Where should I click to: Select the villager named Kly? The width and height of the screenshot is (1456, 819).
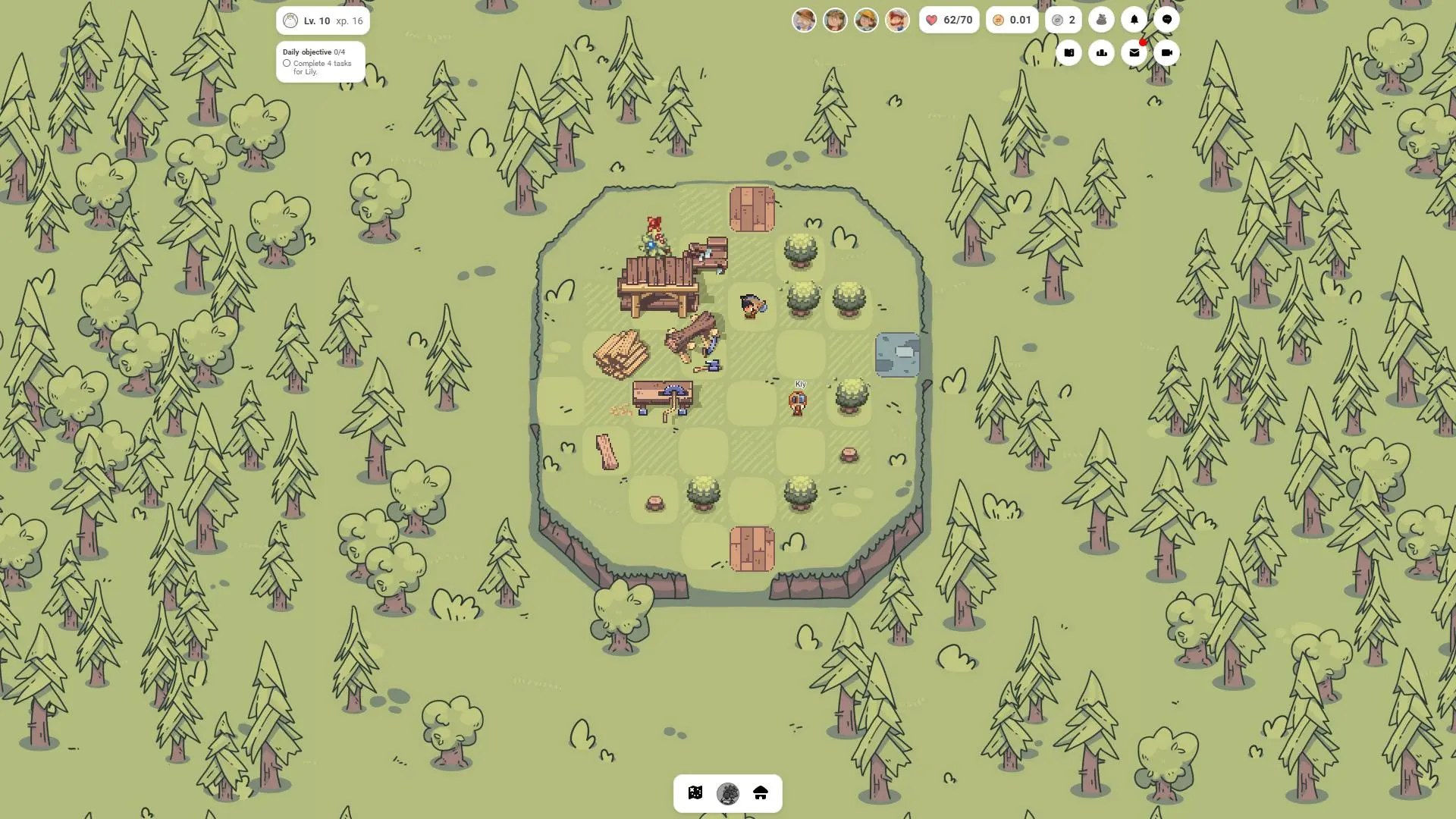[798, 402]
